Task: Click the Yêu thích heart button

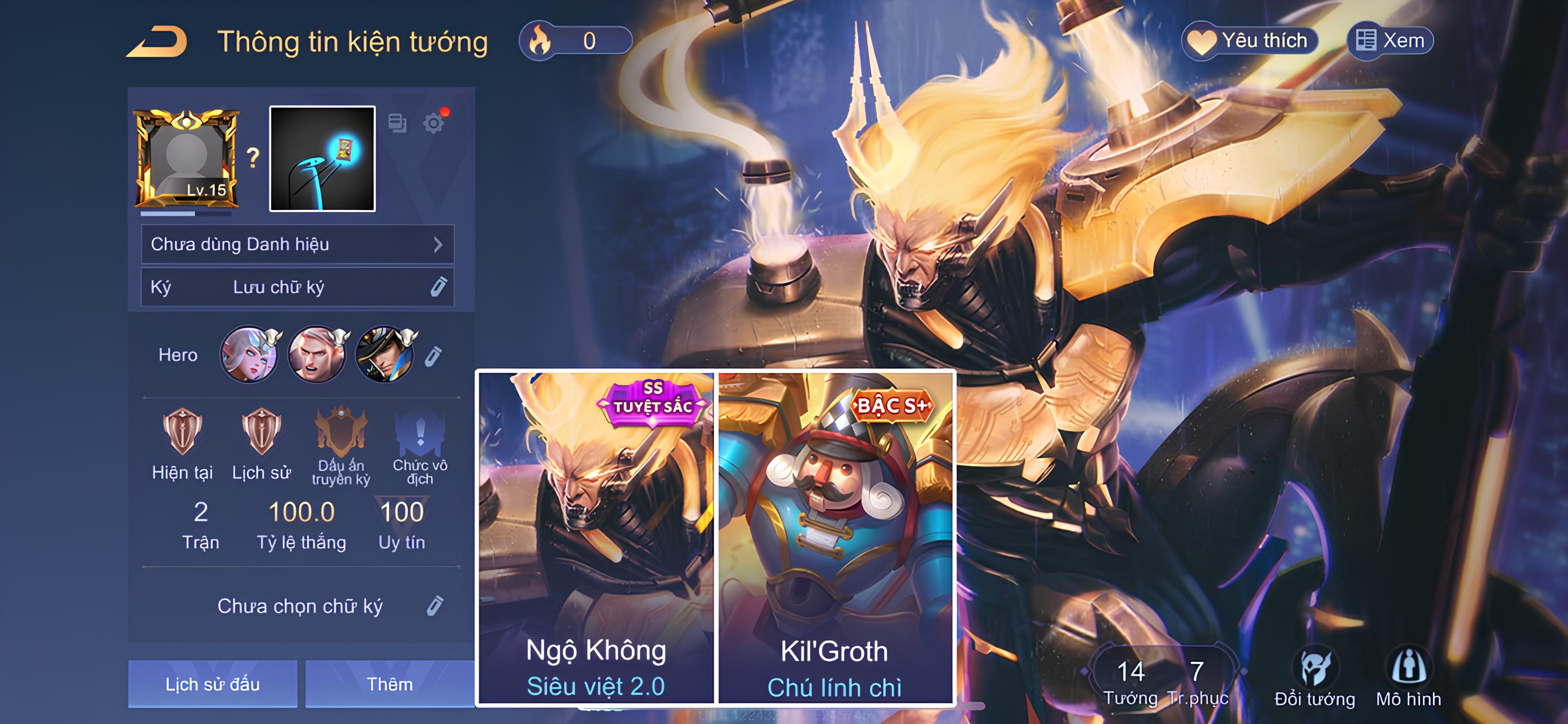Action: (x=1250, y=41)
